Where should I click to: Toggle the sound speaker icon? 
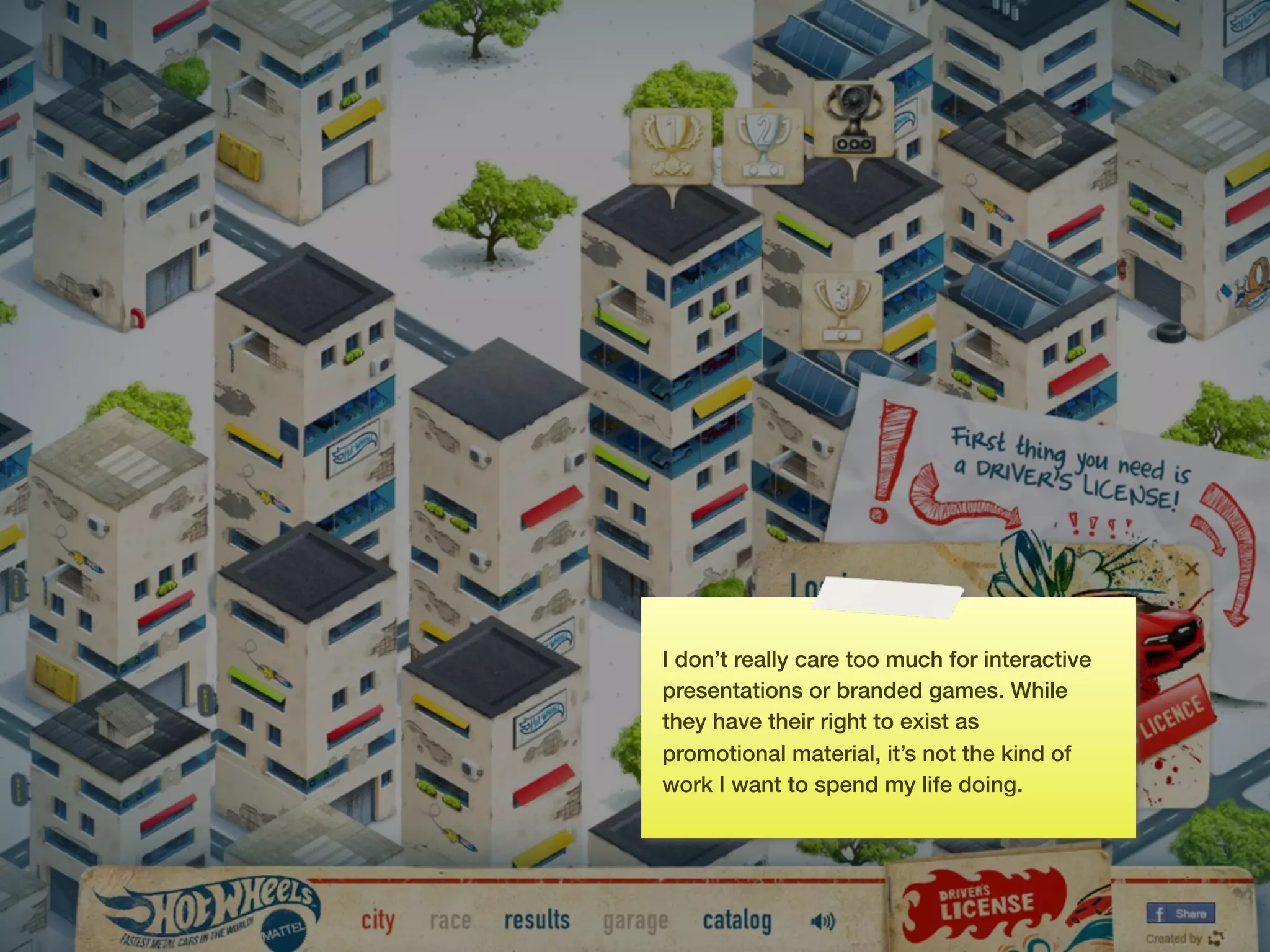(x=823, y=922)
